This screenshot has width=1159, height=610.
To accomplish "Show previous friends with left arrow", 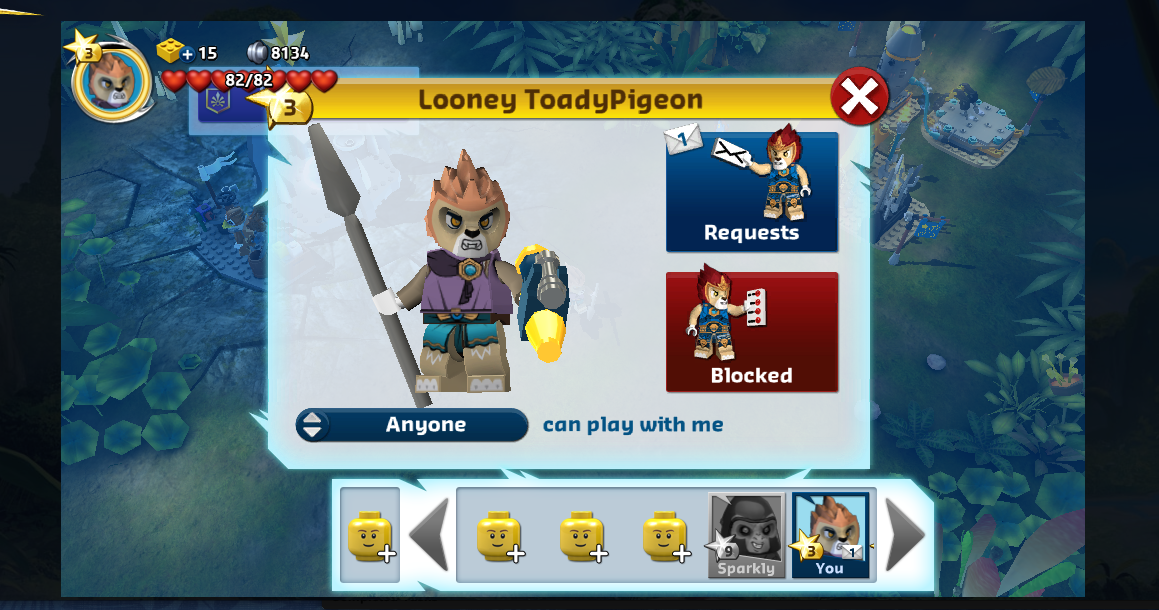I will (429, 535).
